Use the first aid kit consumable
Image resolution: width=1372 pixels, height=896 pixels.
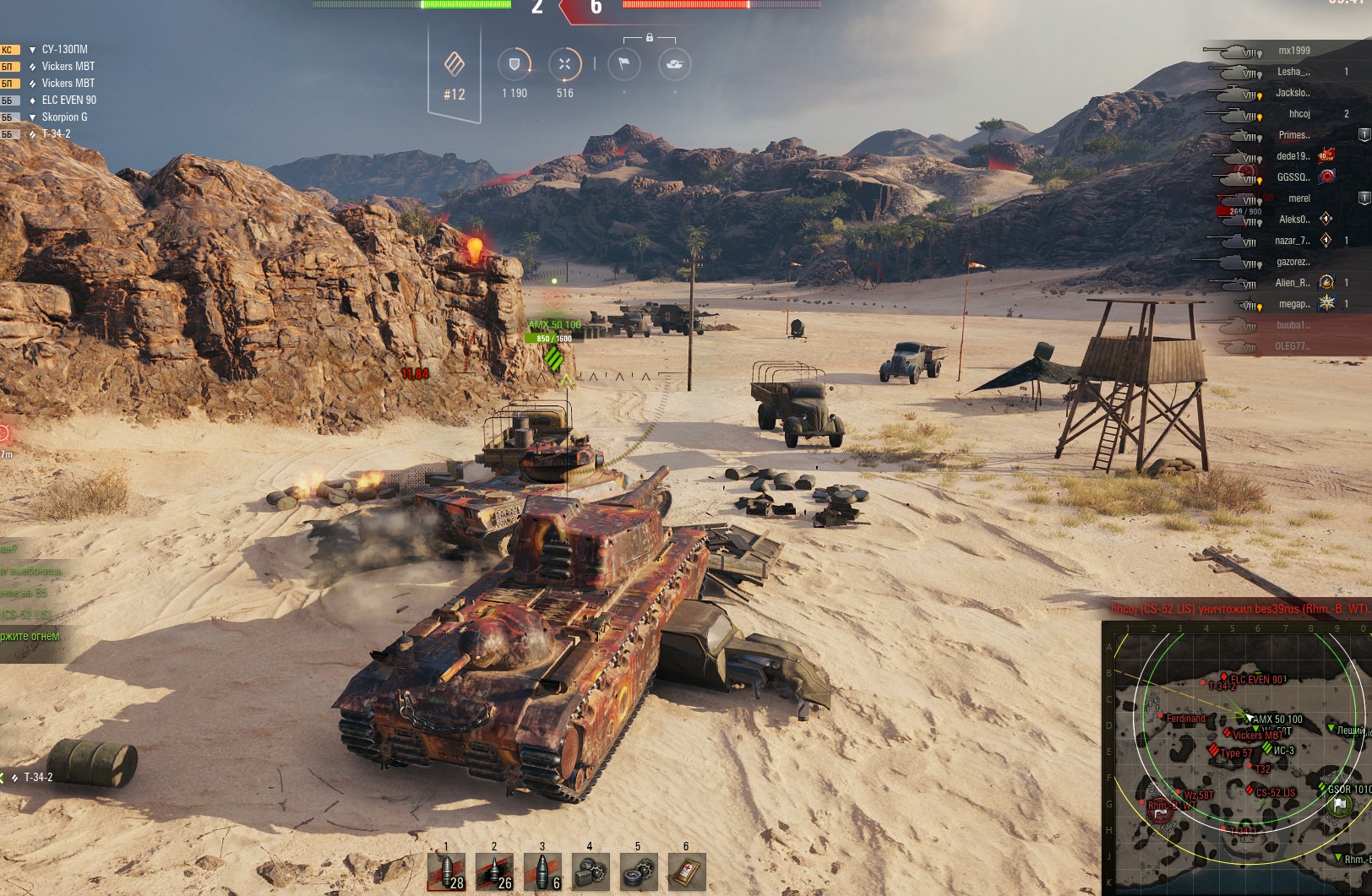tap(686, 872)
